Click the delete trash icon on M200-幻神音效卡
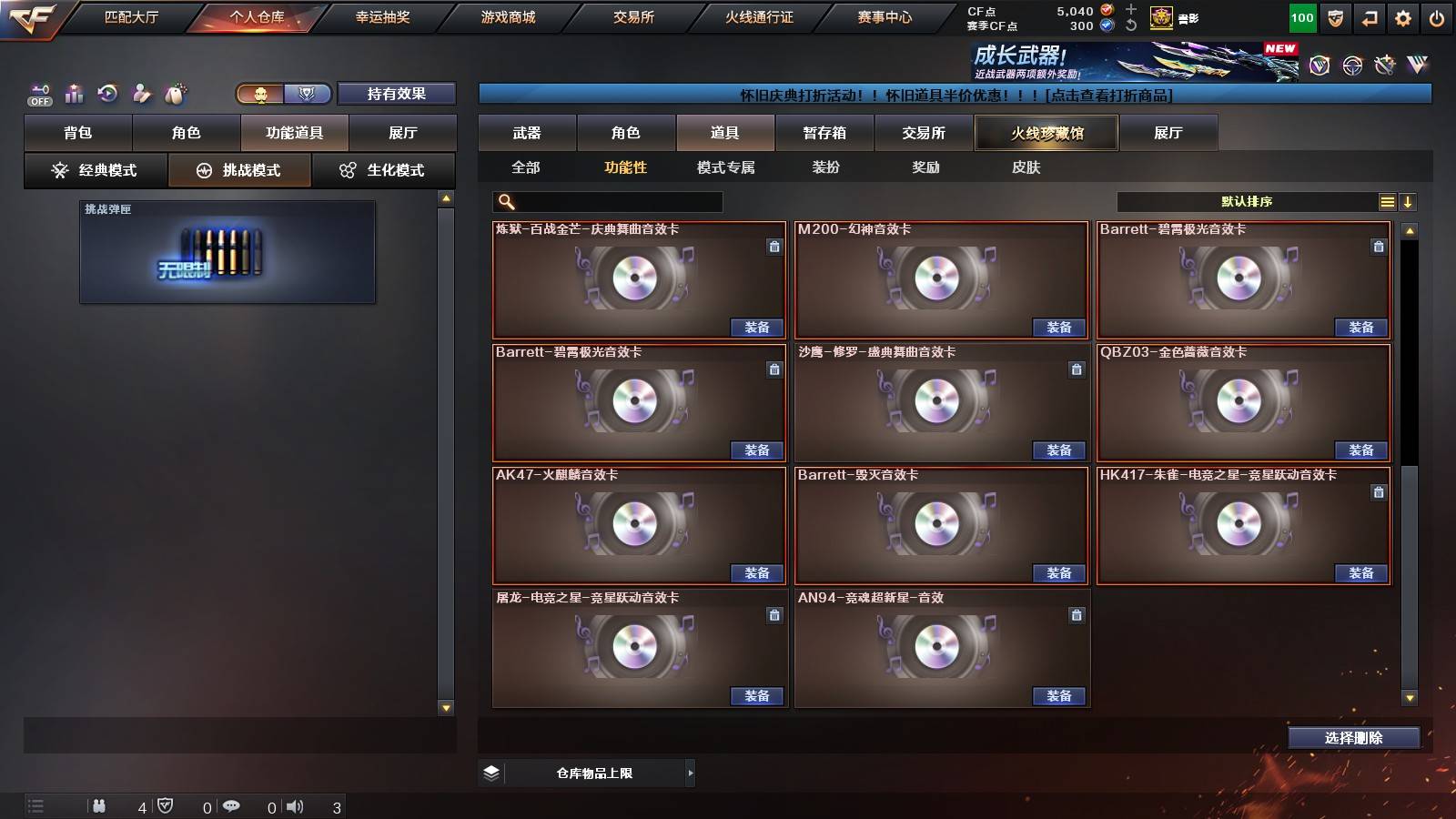1456x819 pixels. pyautogui.click(x=1077, y=247)
